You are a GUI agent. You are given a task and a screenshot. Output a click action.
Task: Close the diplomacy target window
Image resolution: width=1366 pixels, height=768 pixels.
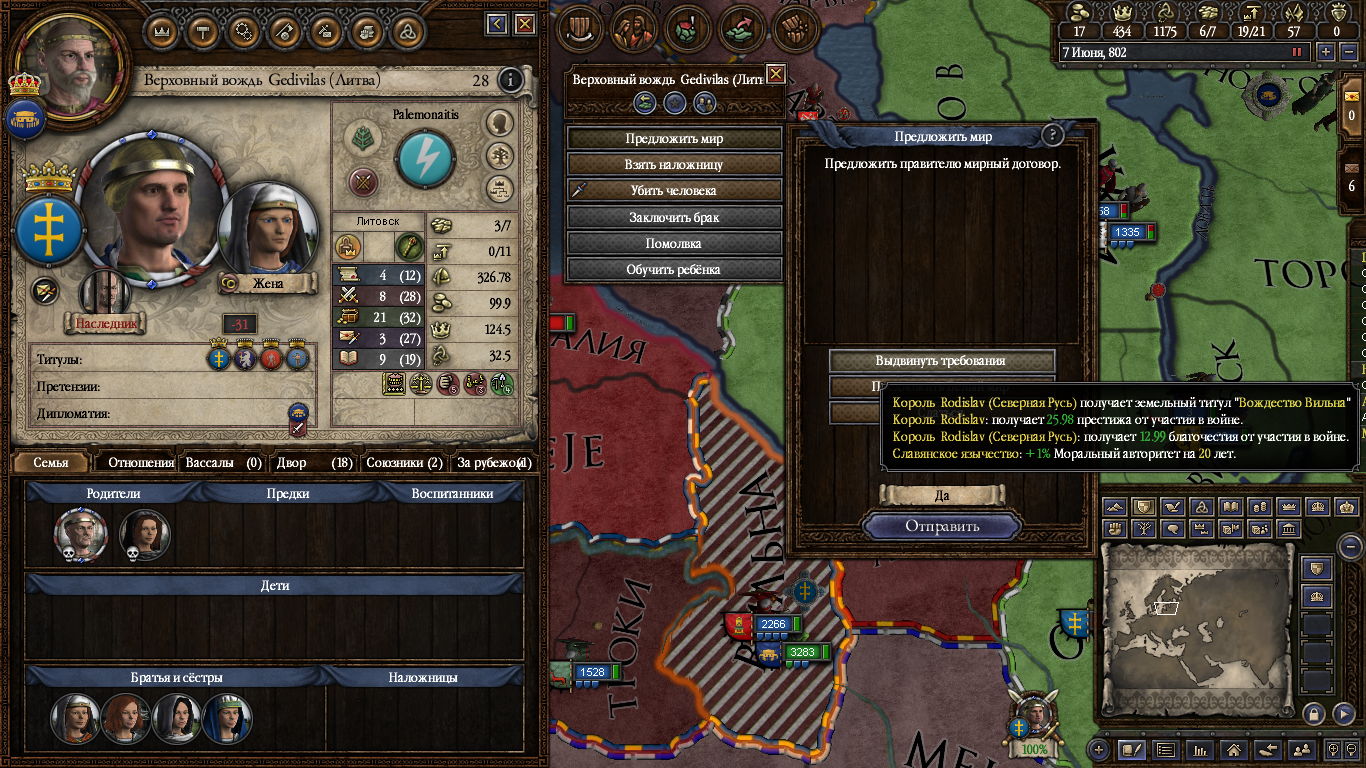pyautogui.click(x=775, y=74)
